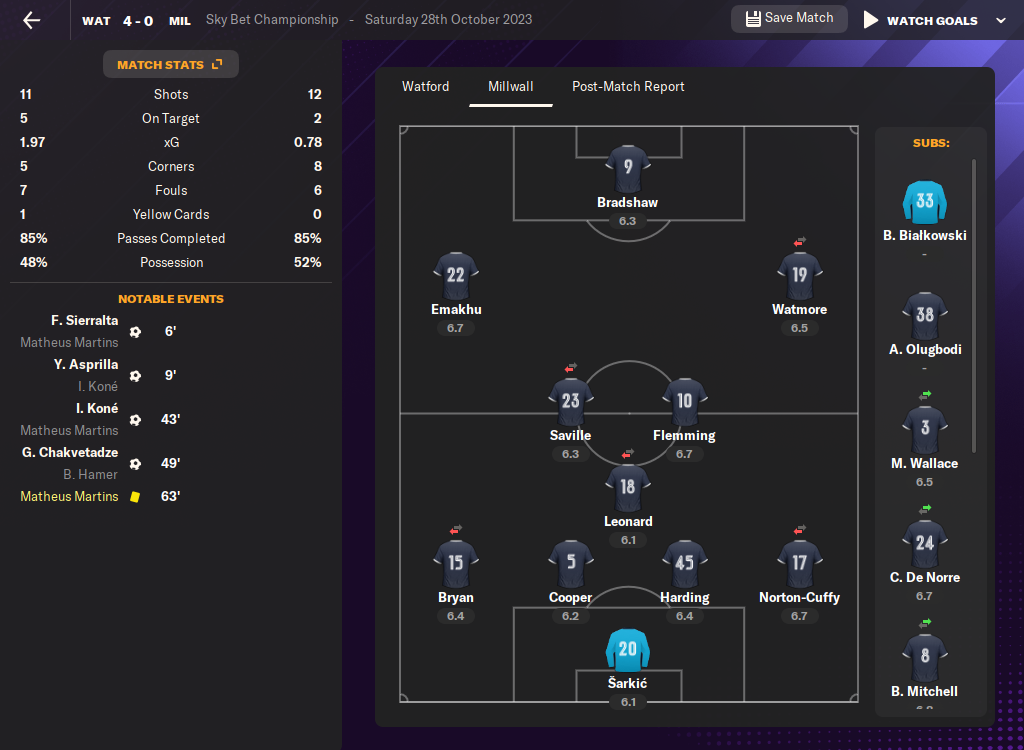
Task: Watch goals of the match
Action: (920, 20)
